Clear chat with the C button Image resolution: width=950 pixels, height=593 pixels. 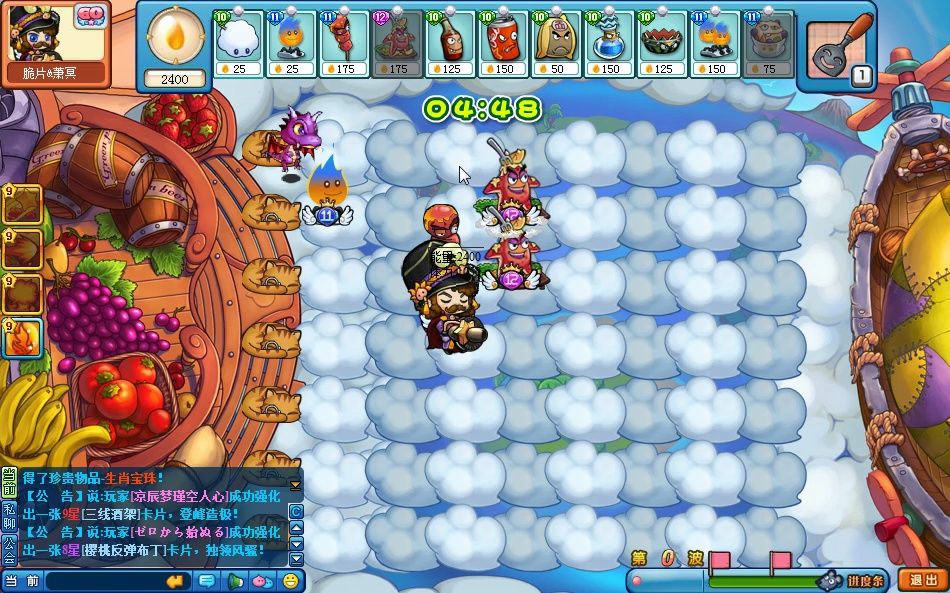(x=296, y=511)
